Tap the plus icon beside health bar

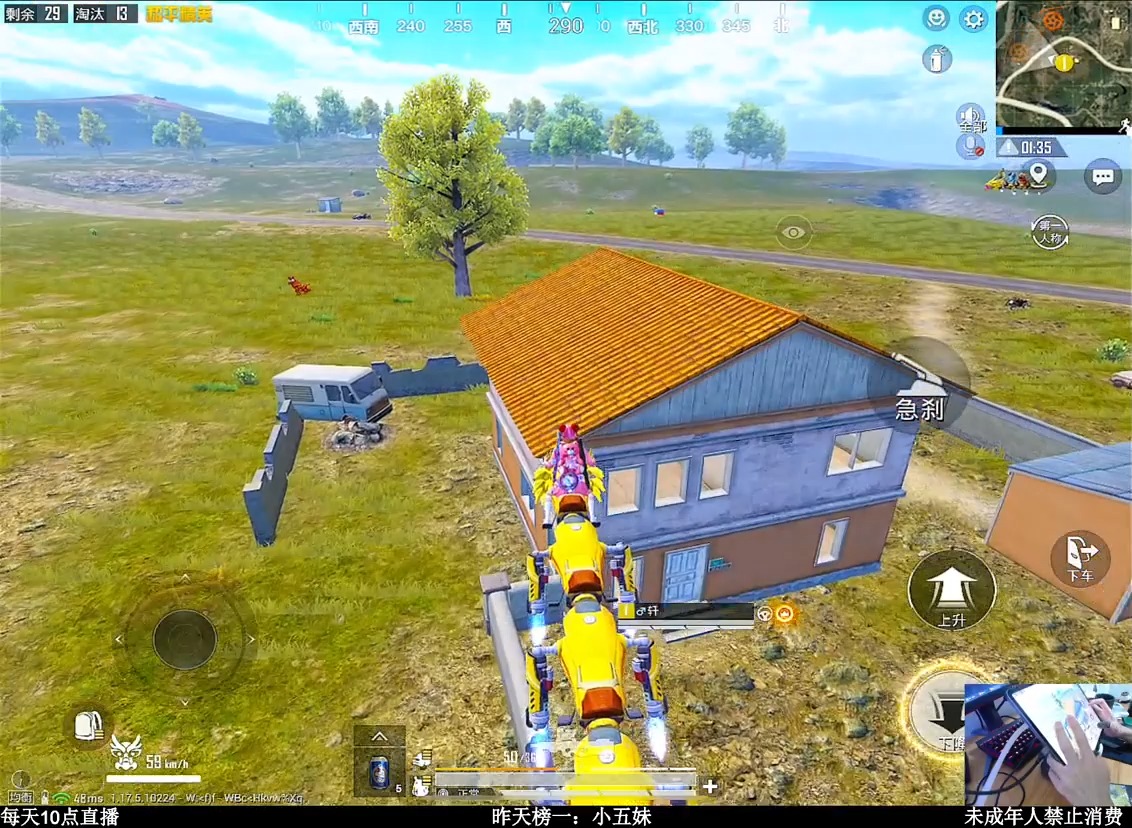point(710,786)
